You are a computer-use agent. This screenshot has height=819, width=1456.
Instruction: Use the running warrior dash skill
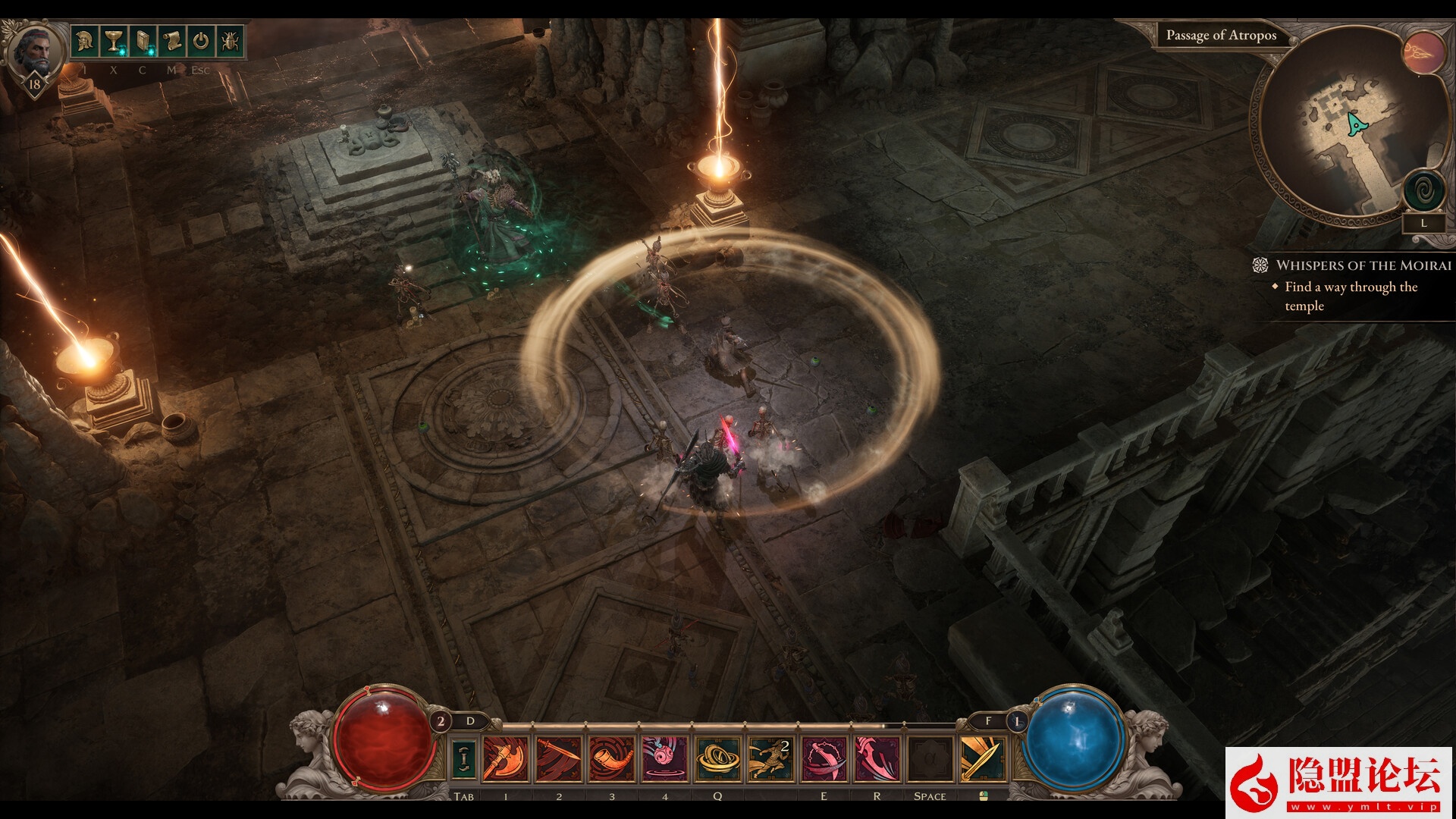click(770, 759)
